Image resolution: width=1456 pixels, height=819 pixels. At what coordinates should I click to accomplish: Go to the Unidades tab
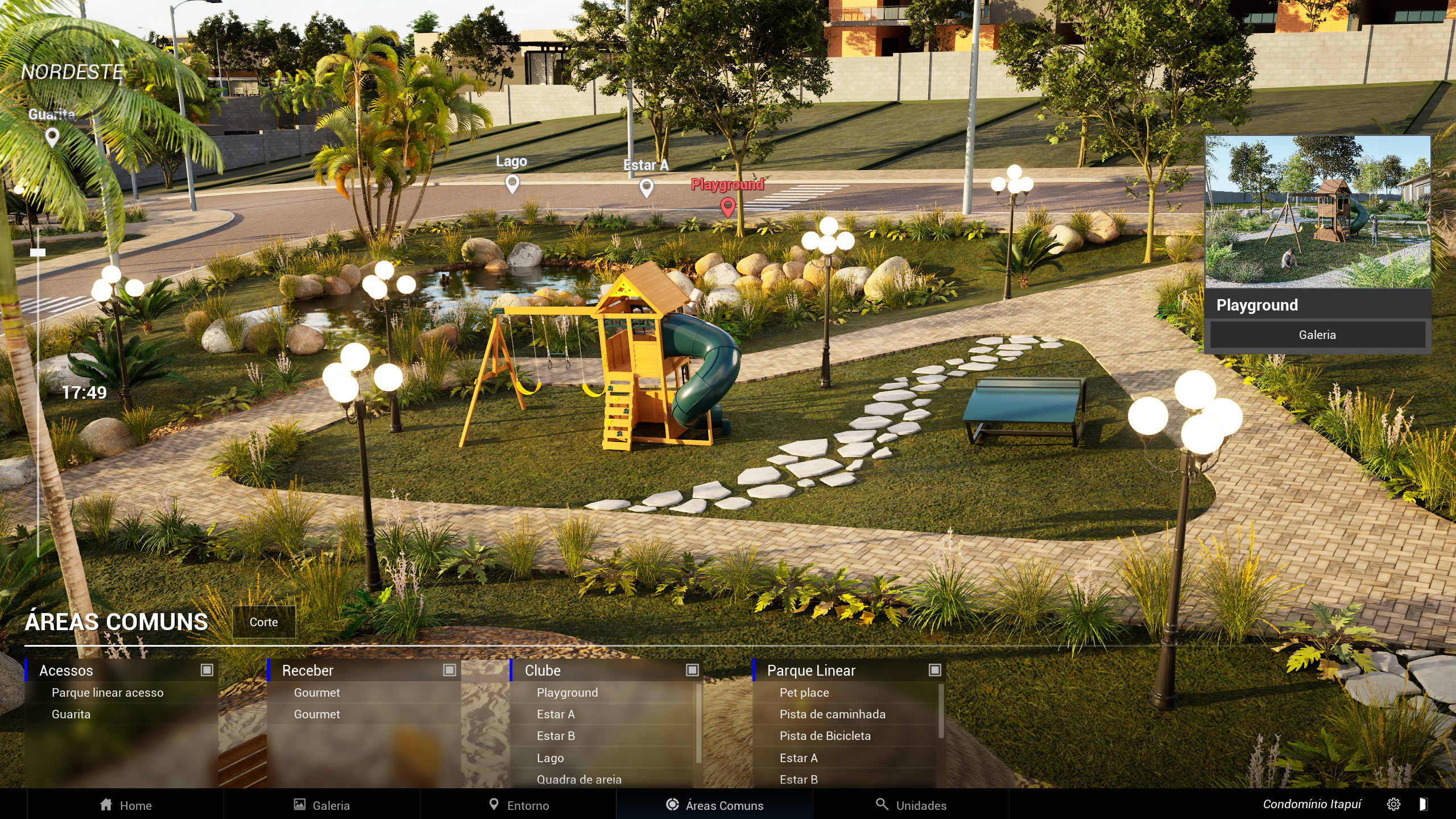click(911, 805)
